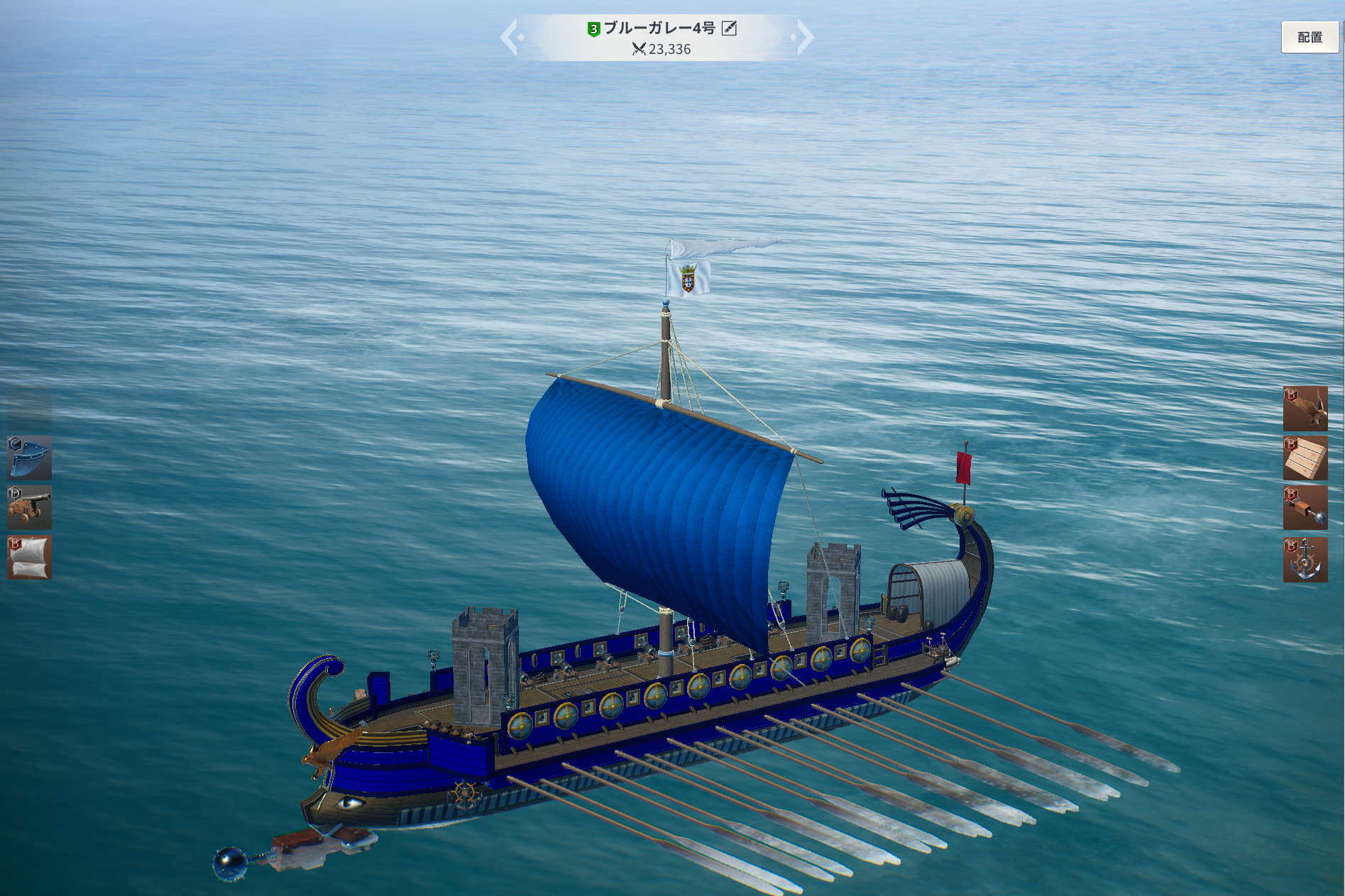Choose the white sail equipment slot
The height and width of the screenshot is (896, 1345).
[29, 558]
